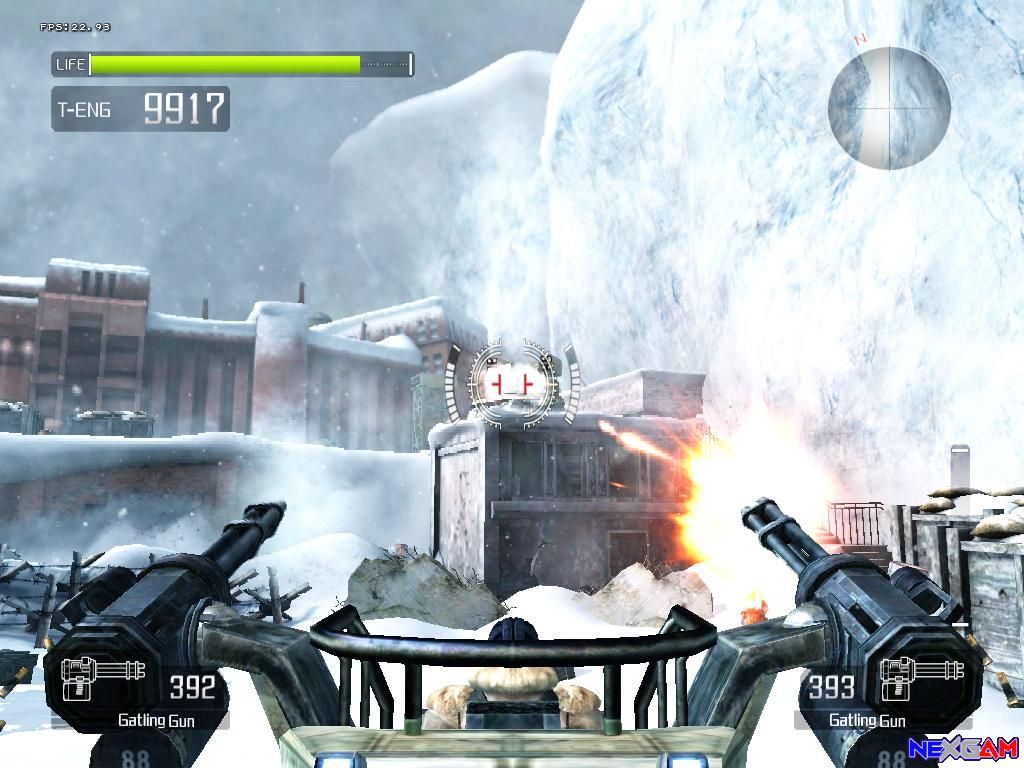Click the circular radar minimap
The image size is (1024, 768).
889,108
